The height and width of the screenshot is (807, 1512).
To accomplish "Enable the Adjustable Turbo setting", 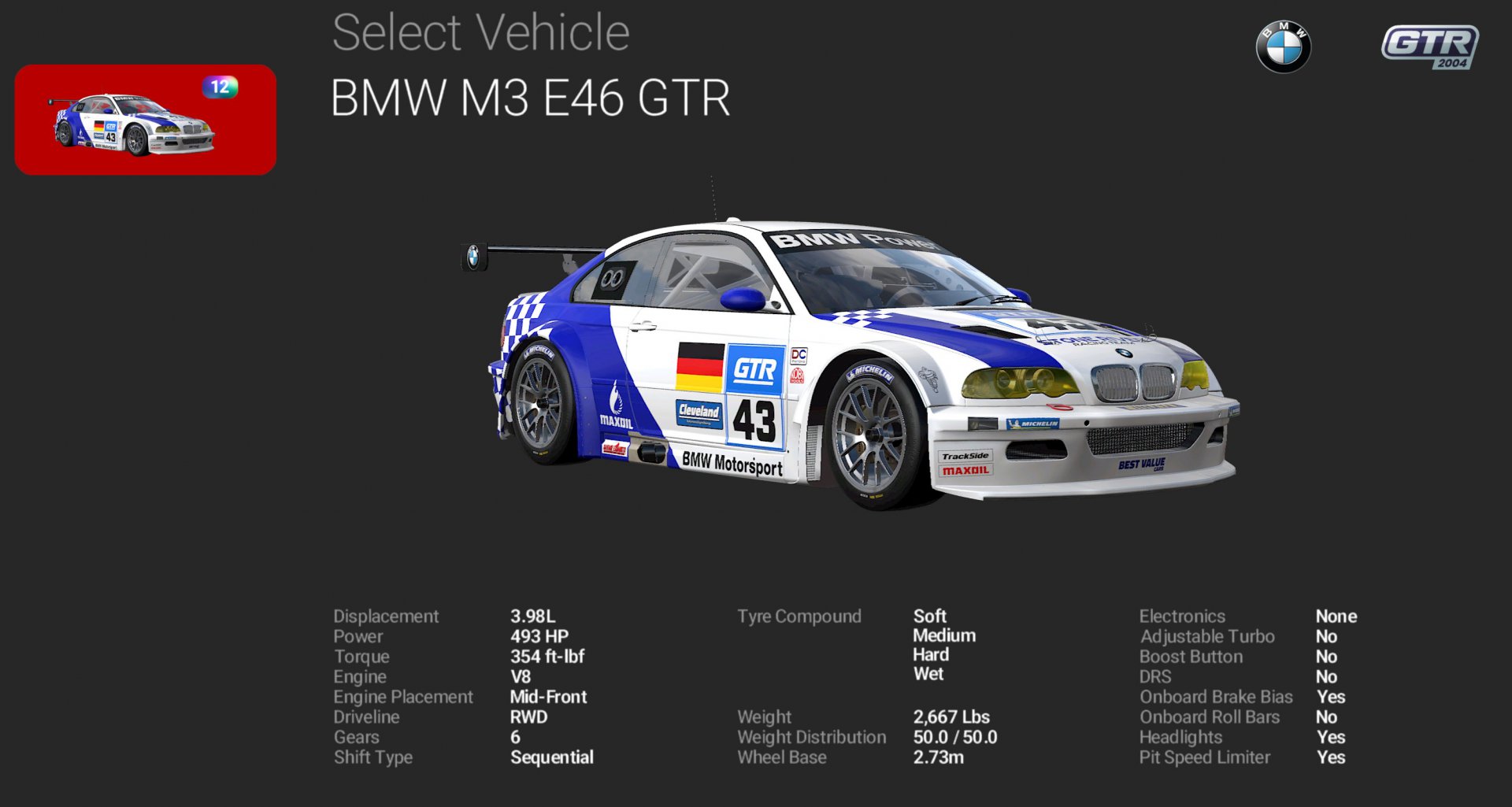I will [1329, 636].
